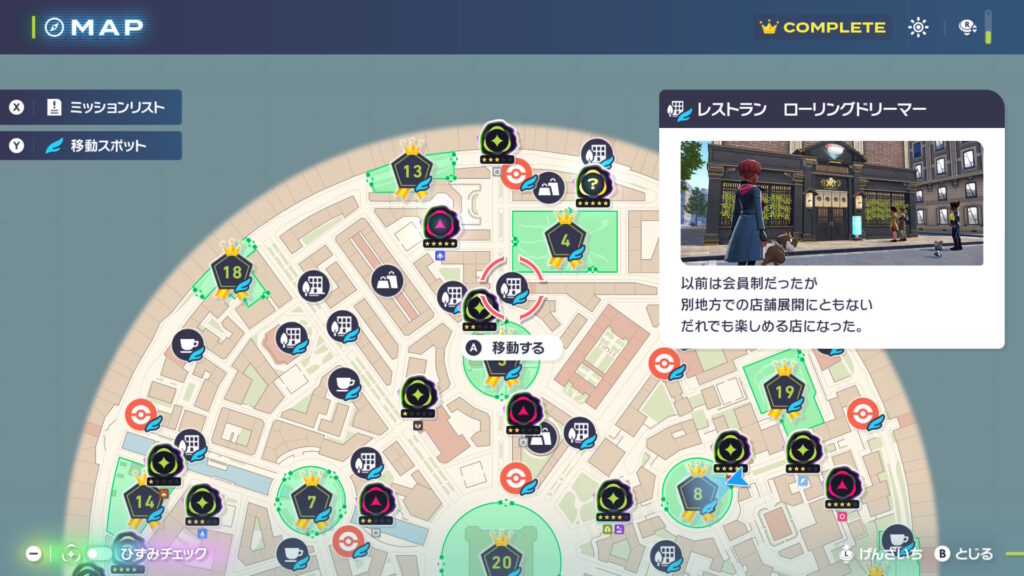This screenshot has width=1024, height=576.
Task: Select the restaurant marker inside the red reticle
Action: tap(511, 288)
